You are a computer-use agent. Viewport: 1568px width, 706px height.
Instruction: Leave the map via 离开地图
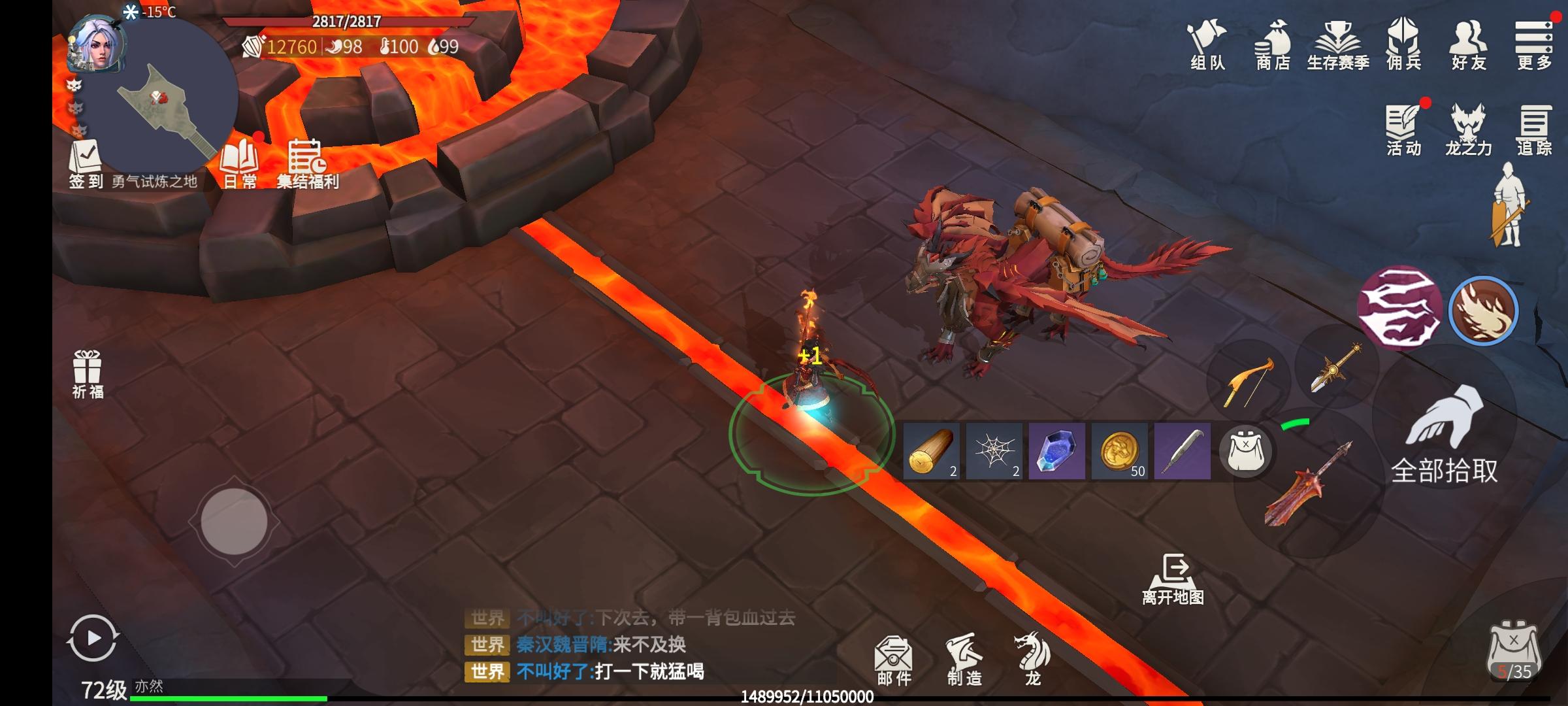pyautogui.click(x=1173, y=579)
